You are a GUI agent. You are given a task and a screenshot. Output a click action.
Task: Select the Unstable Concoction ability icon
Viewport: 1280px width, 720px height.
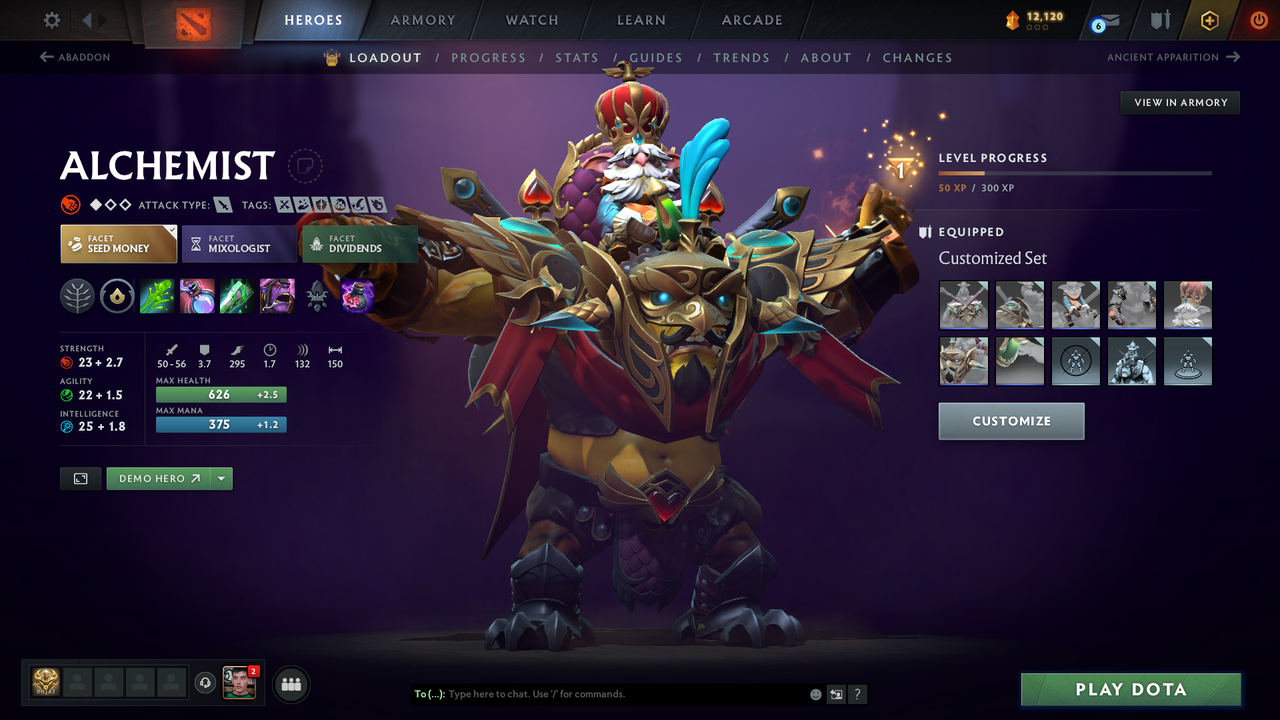point(197,295)
